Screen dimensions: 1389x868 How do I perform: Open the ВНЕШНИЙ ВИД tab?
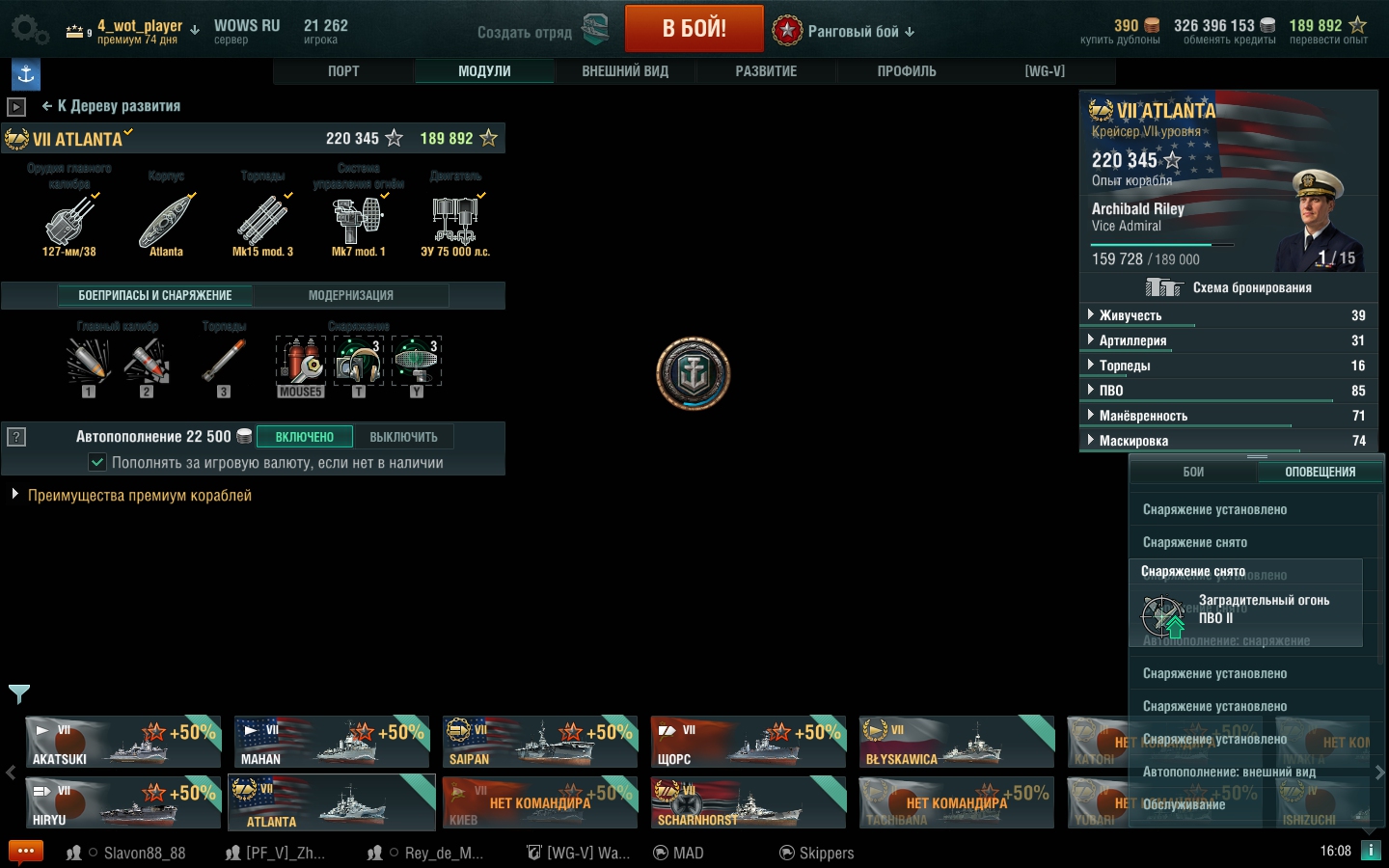point(625,71)
